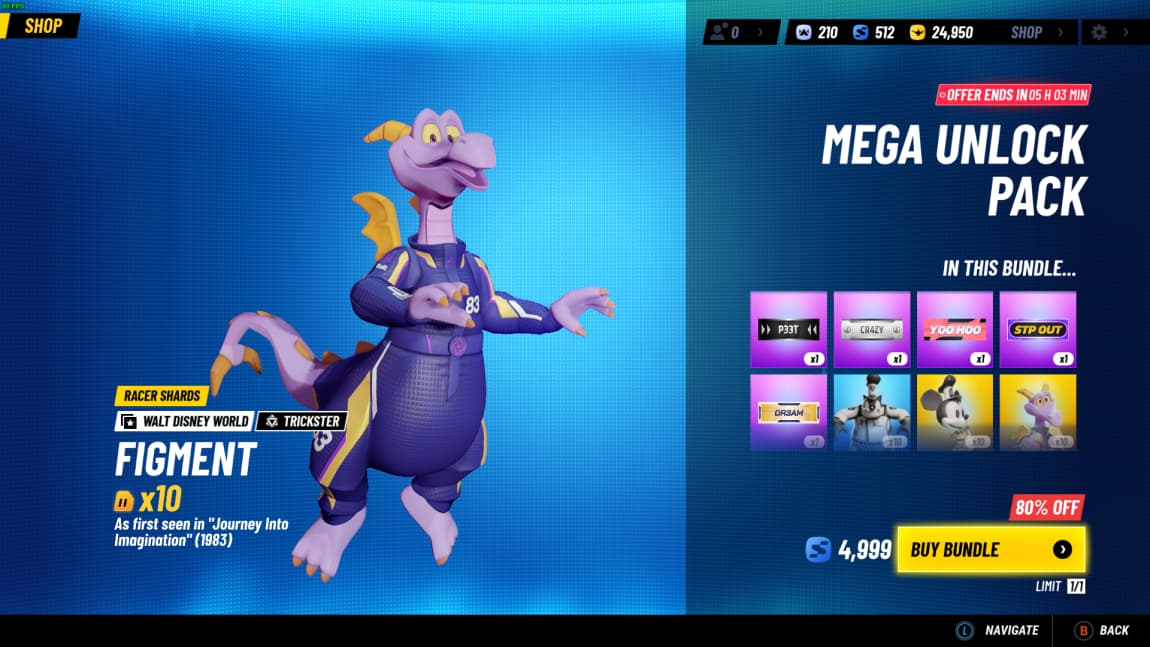Choose the YOO HOO plate tile
1150x647 pixels.
pos(955,329)
